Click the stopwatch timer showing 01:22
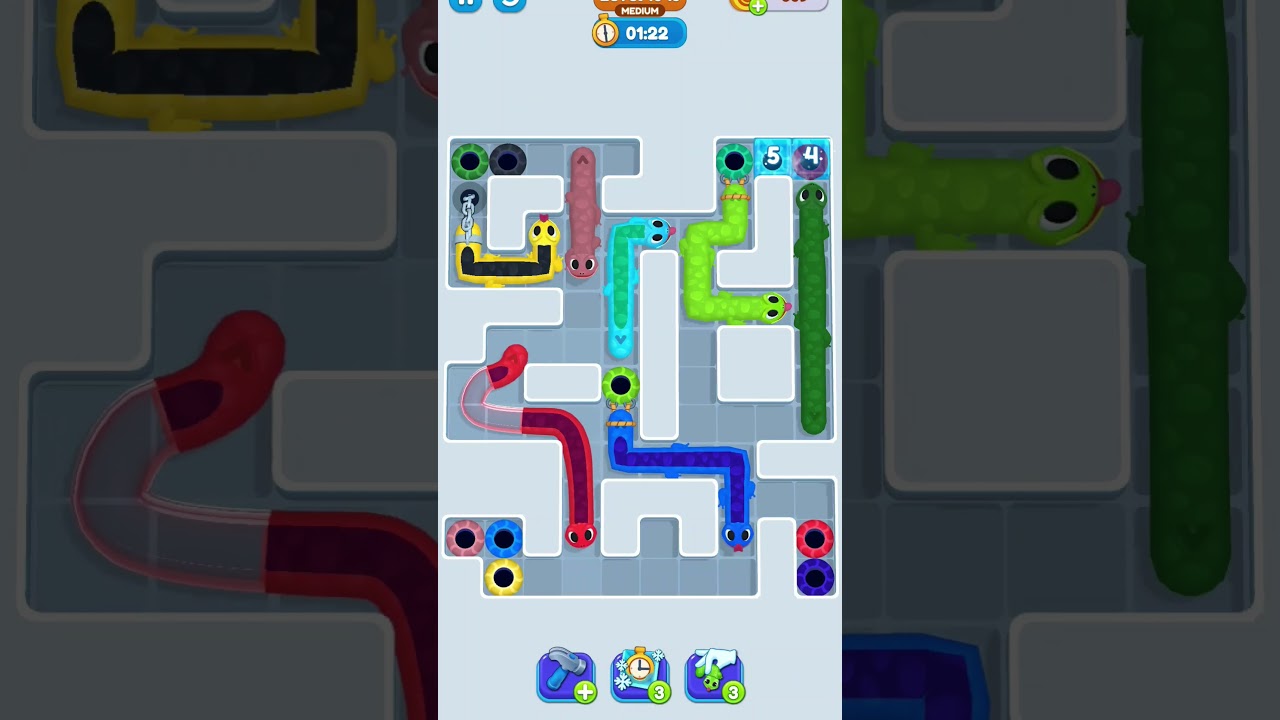The height and width of the screenshot is (720, 1280). 638,32
